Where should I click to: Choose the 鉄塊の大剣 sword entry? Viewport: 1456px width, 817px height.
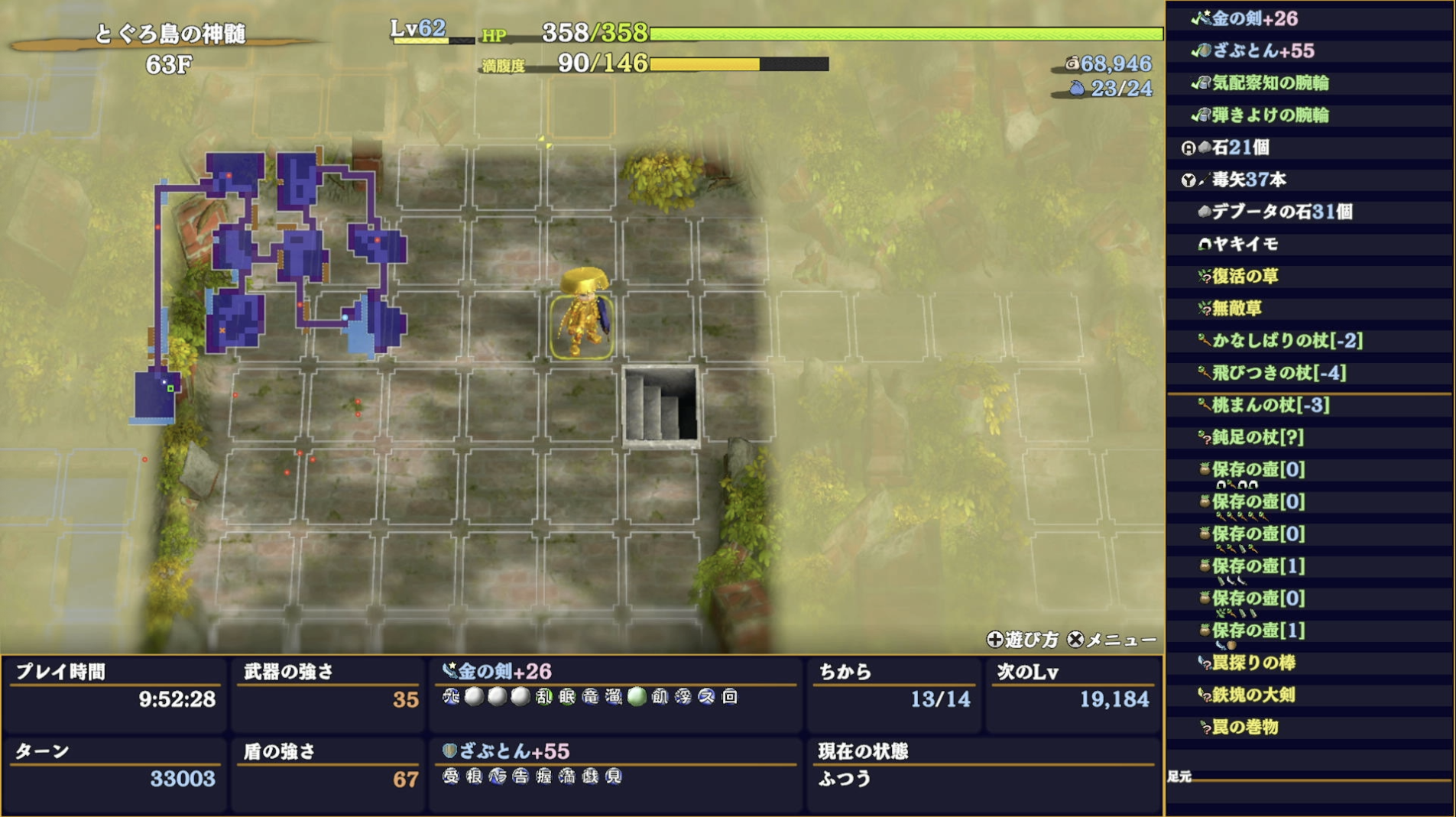[1253, 695]
